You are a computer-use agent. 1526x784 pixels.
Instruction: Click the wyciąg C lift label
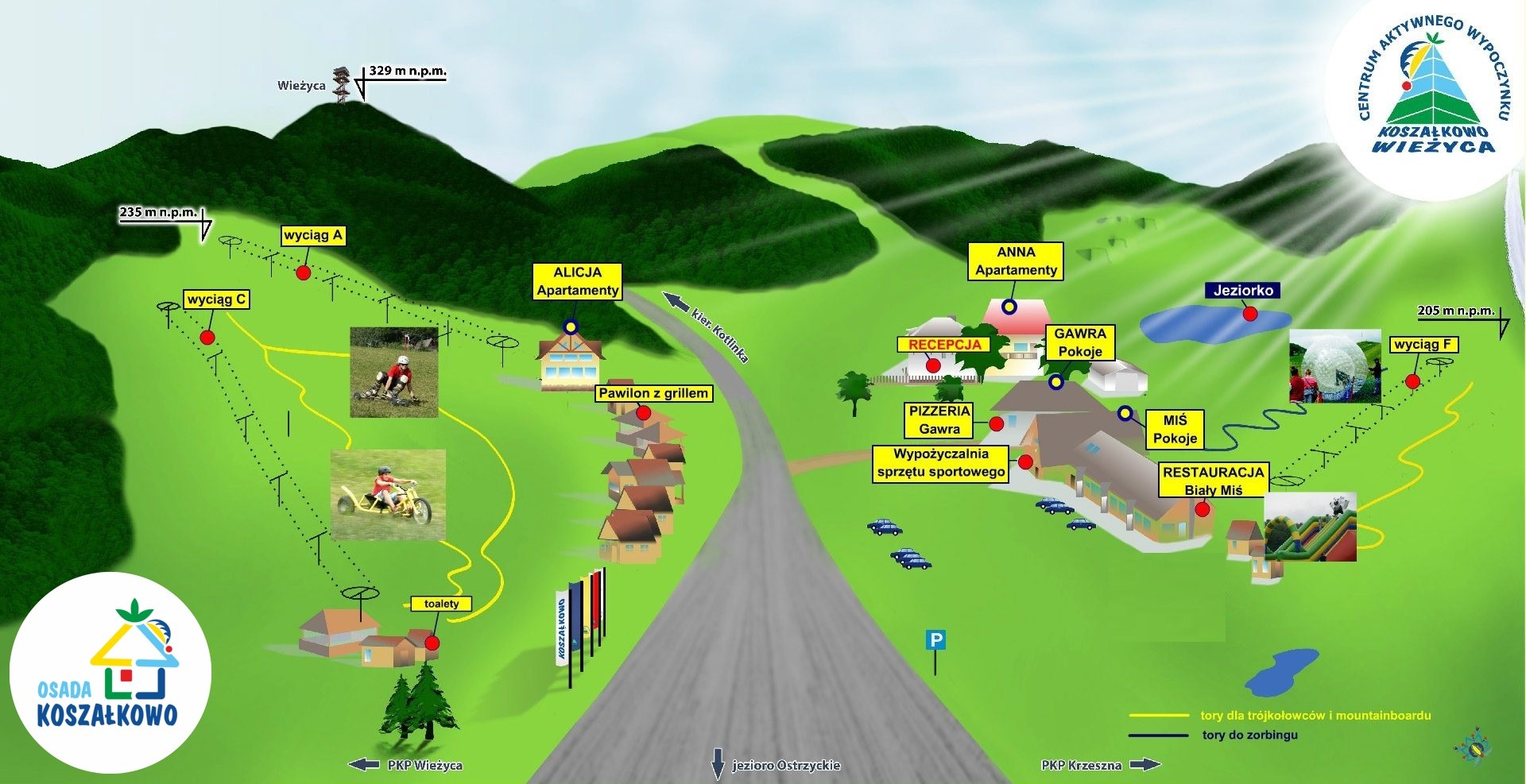pyautogui.click(x=216, y=299)
